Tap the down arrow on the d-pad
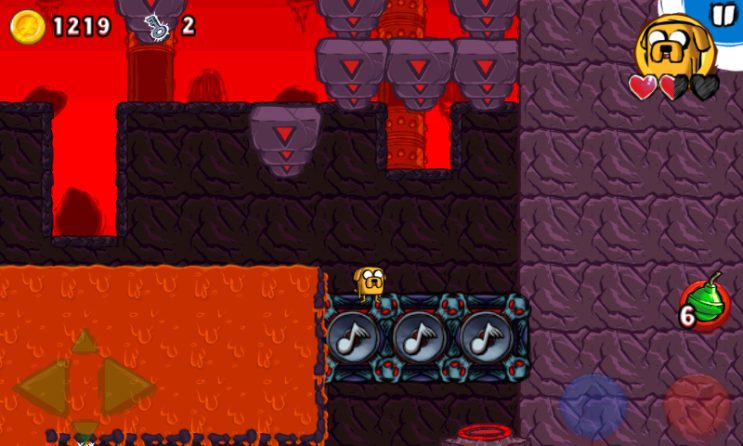Viewport: 743px width, 446px height. (x=85, y=430)
